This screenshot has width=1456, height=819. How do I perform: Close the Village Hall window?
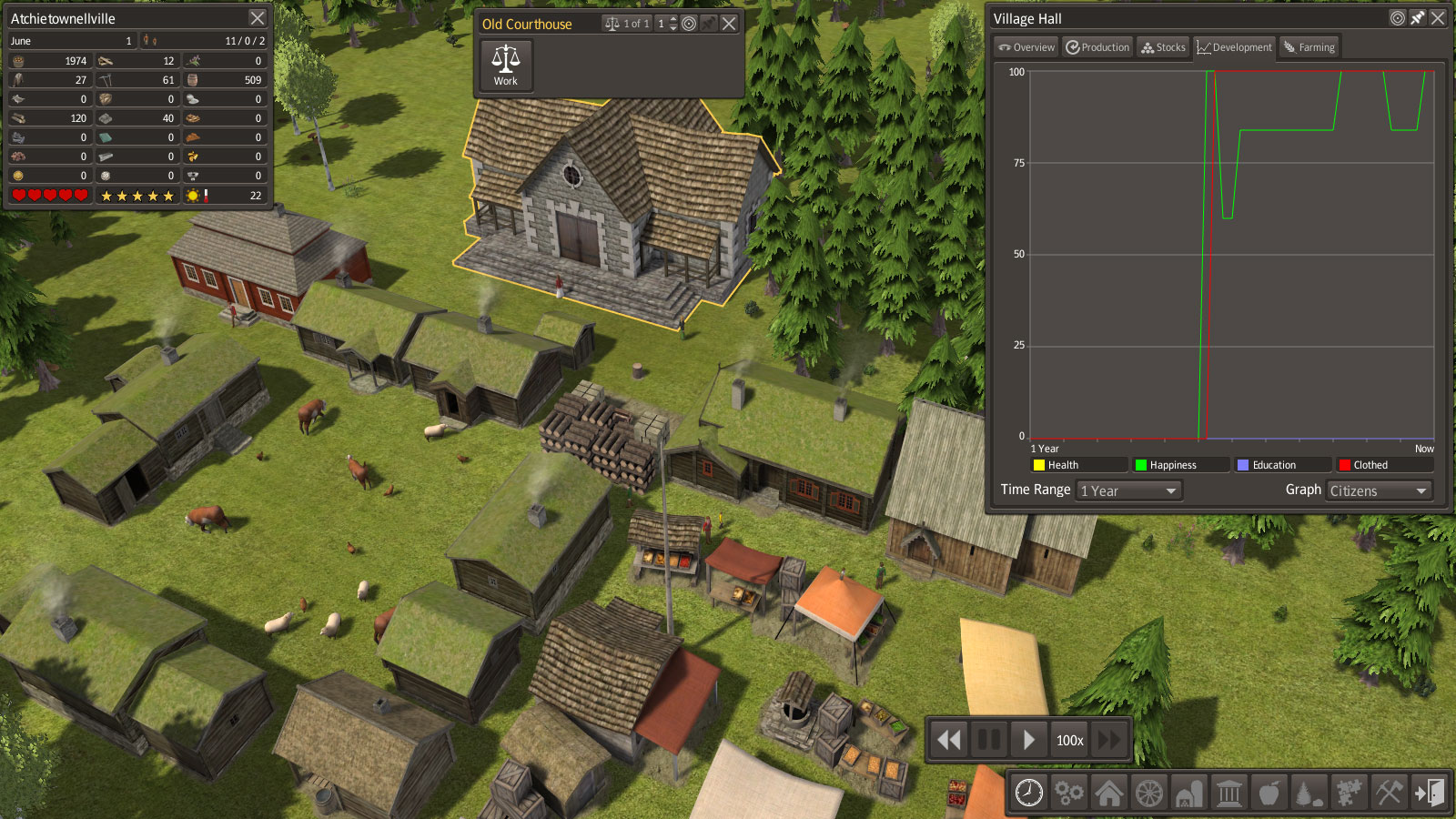click(x=1438, y=18)
